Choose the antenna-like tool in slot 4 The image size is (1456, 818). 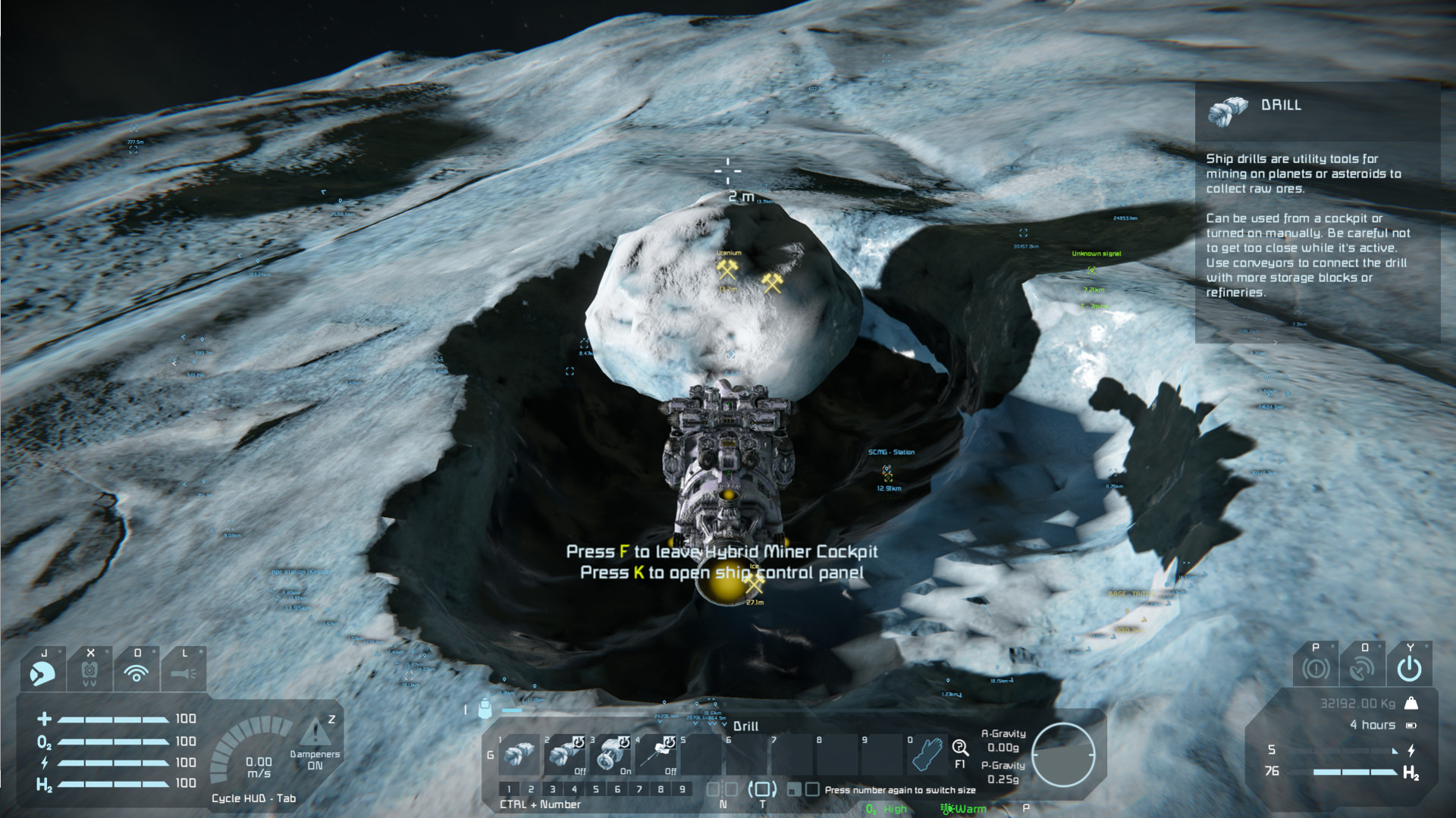[x=656, y=755]
